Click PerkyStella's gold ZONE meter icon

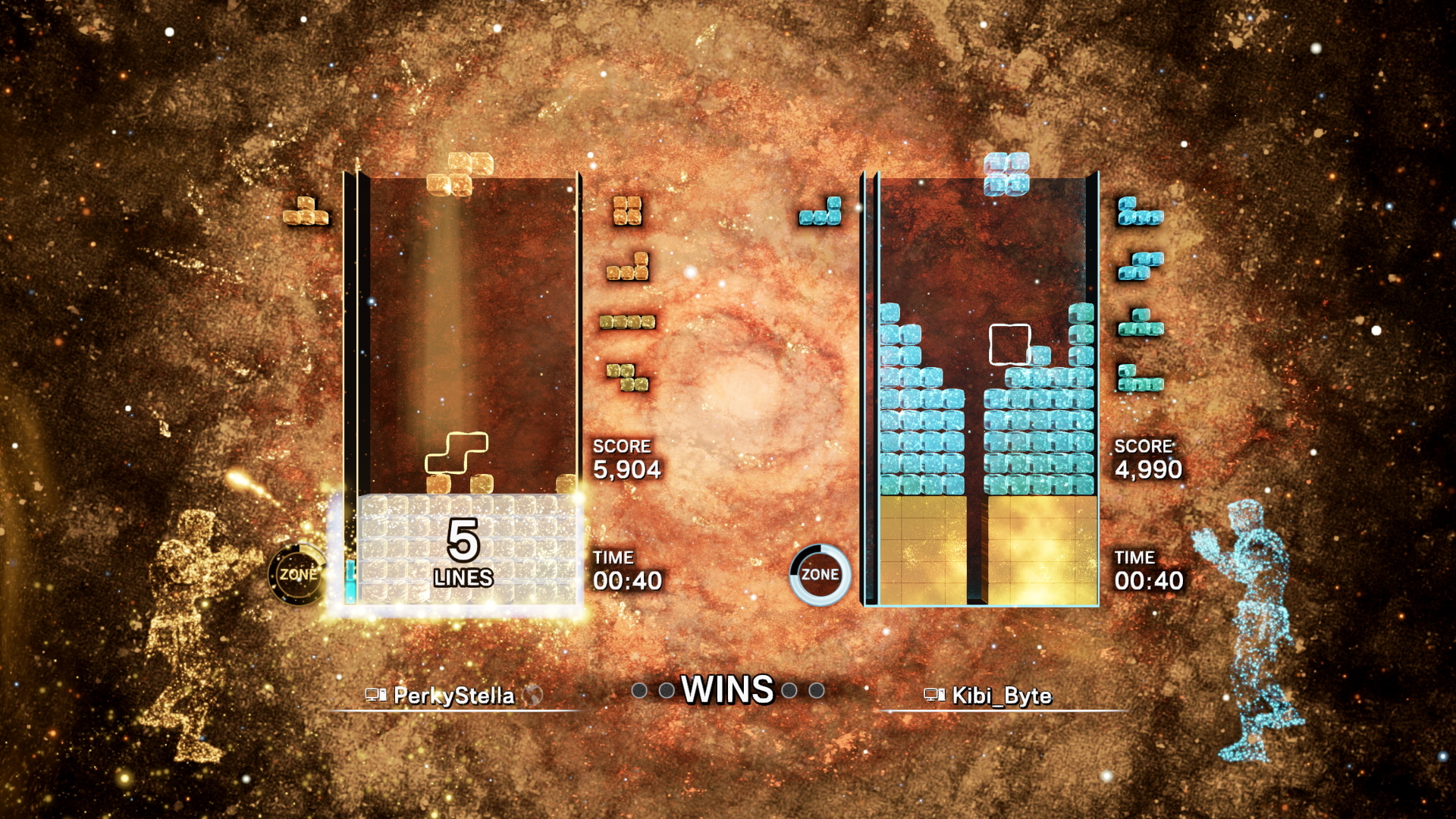[x=300, y=575]
